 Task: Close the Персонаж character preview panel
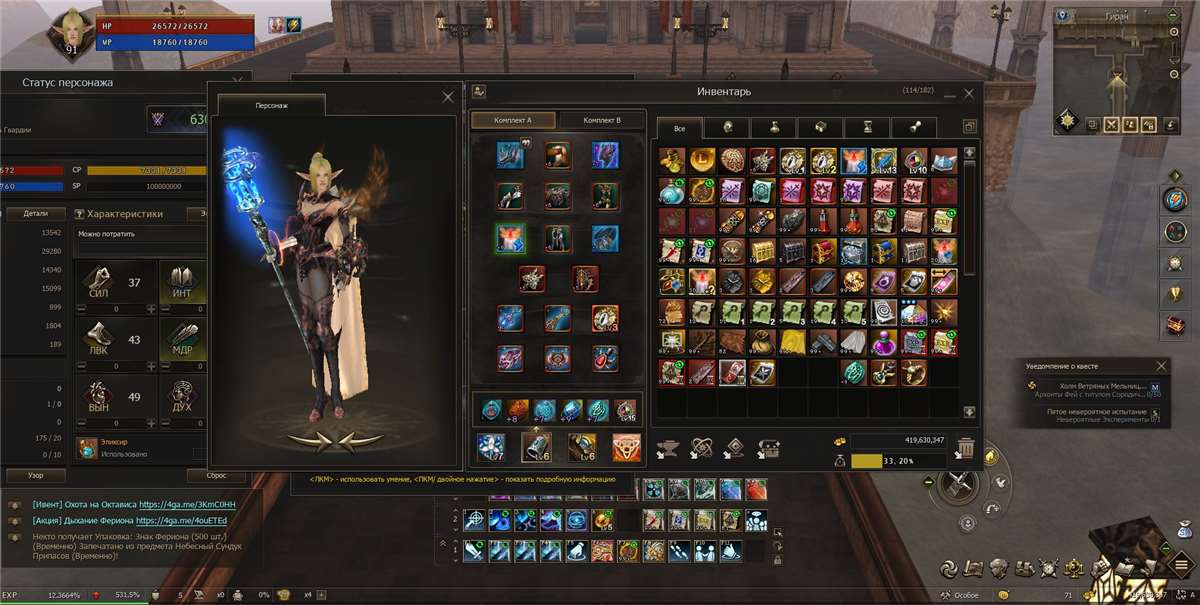(x=448, y=97)
